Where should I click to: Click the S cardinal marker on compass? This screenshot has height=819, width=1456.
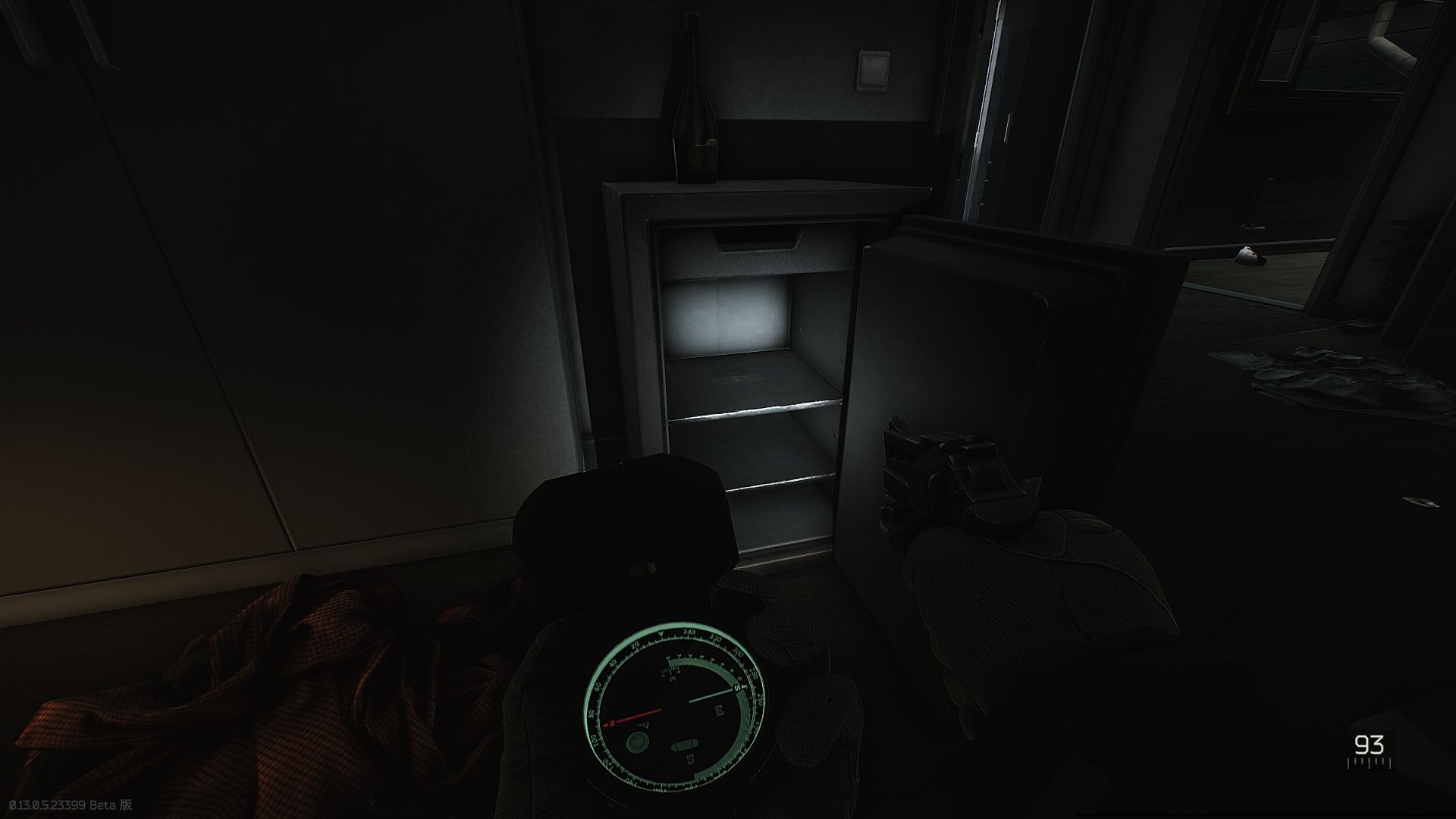pyautogui.click(x=692, y=758)
